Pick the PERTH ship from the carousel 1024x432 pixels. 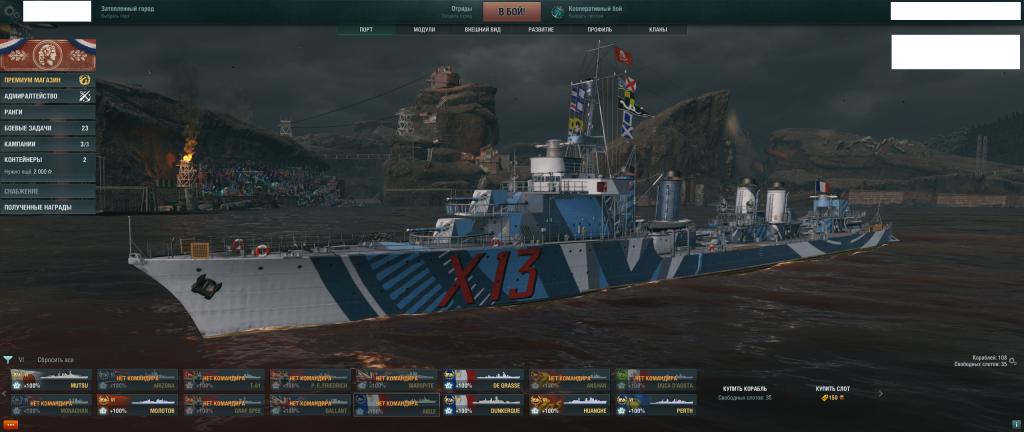coord(655,405)
